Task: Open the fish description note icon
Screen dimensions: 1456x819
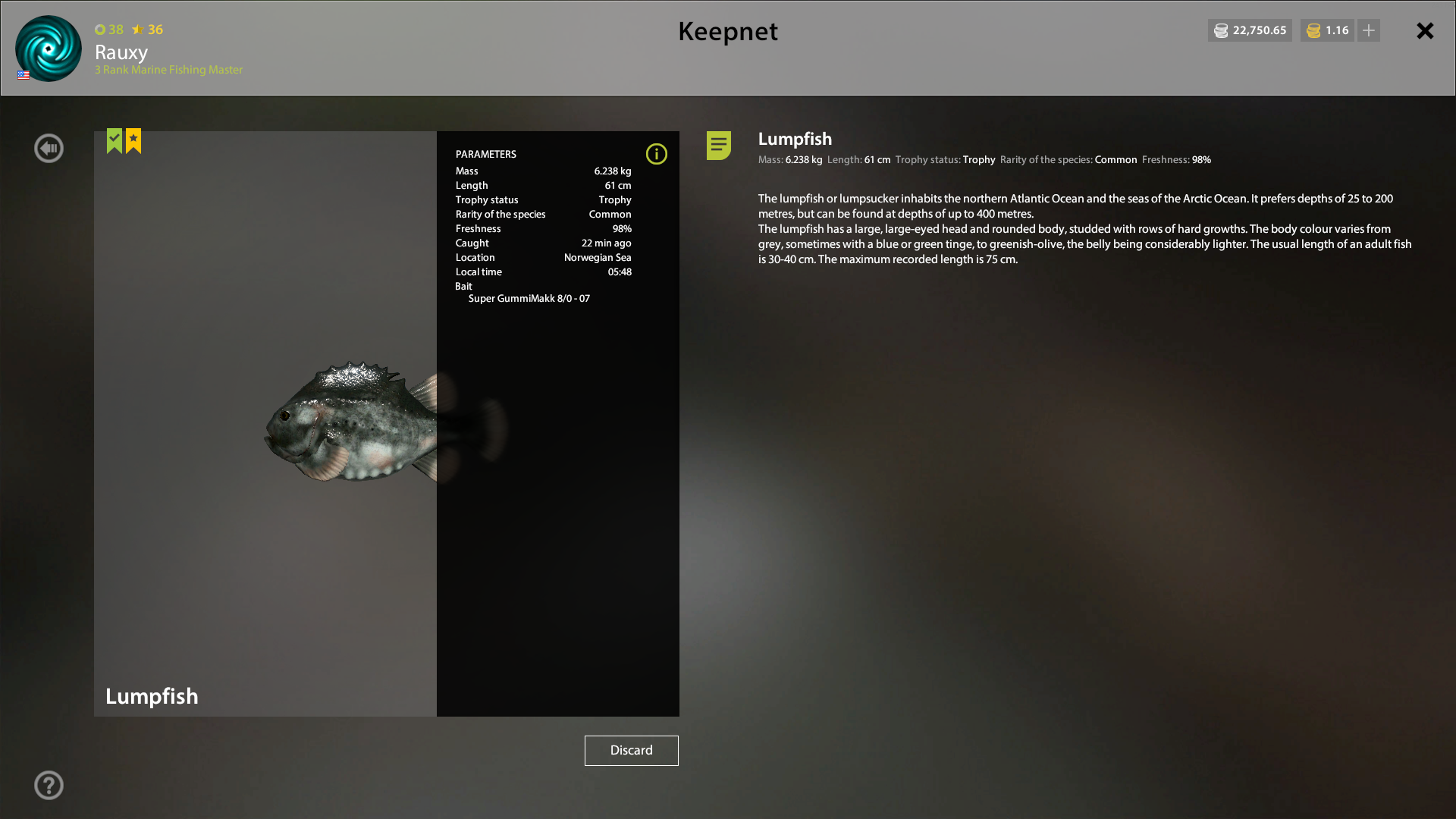Action: point(717,146)
